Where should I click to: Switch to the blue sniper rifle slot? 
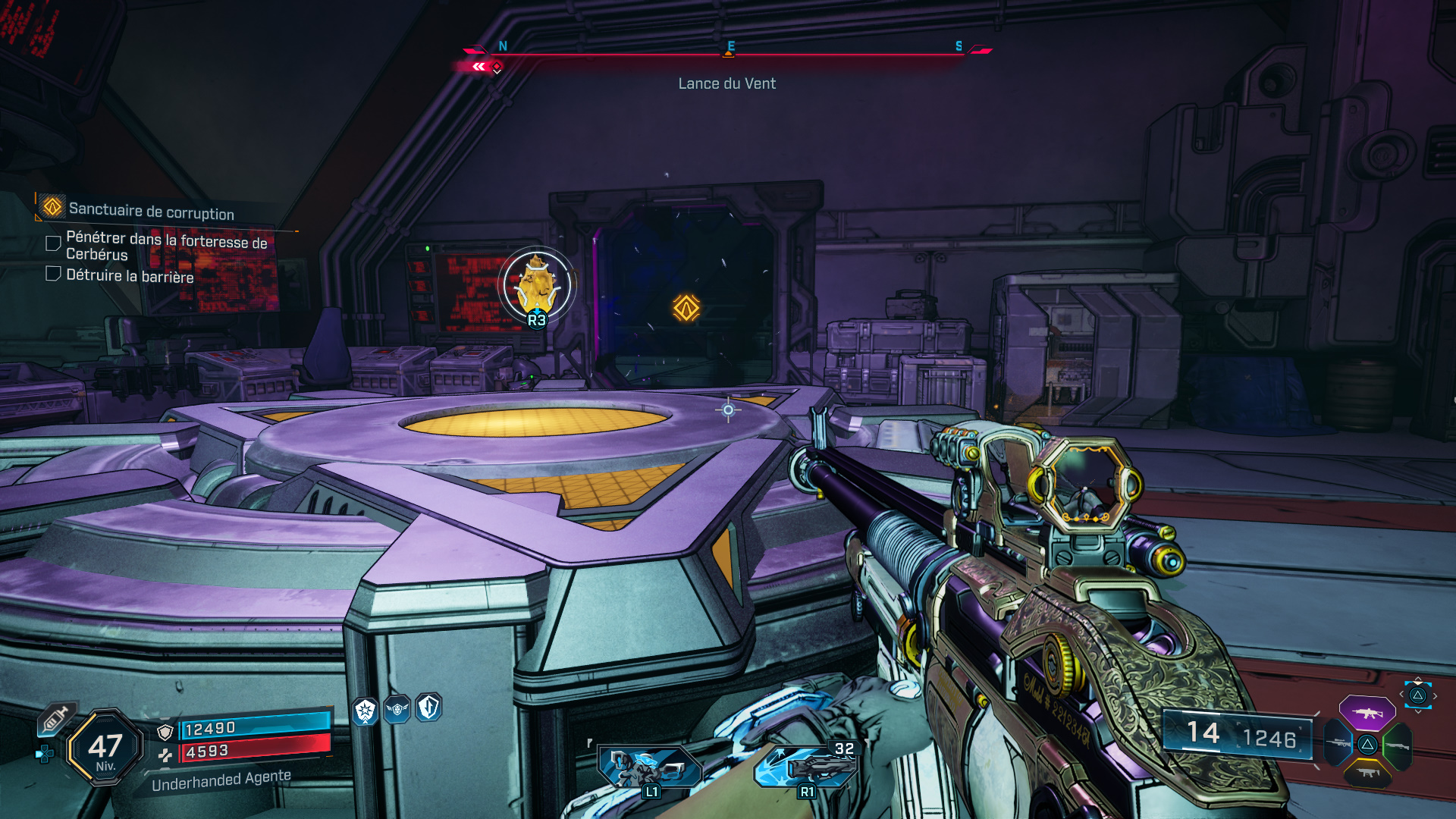pyautogui.click(x=1338, y=744)
